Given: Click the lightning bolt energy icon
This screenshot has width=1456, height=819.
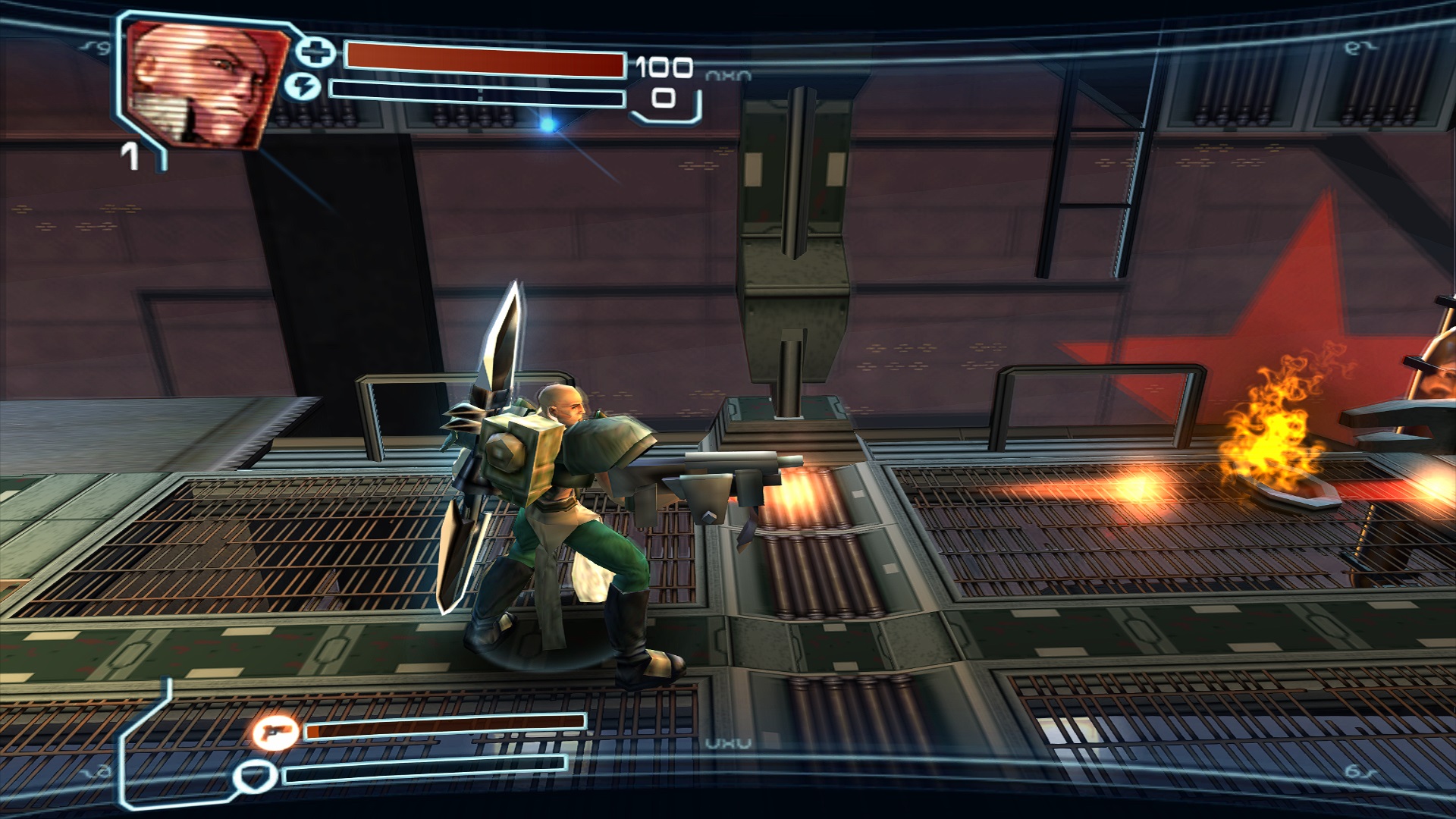Looking at the screenshot, I should [x=303, y=87].
